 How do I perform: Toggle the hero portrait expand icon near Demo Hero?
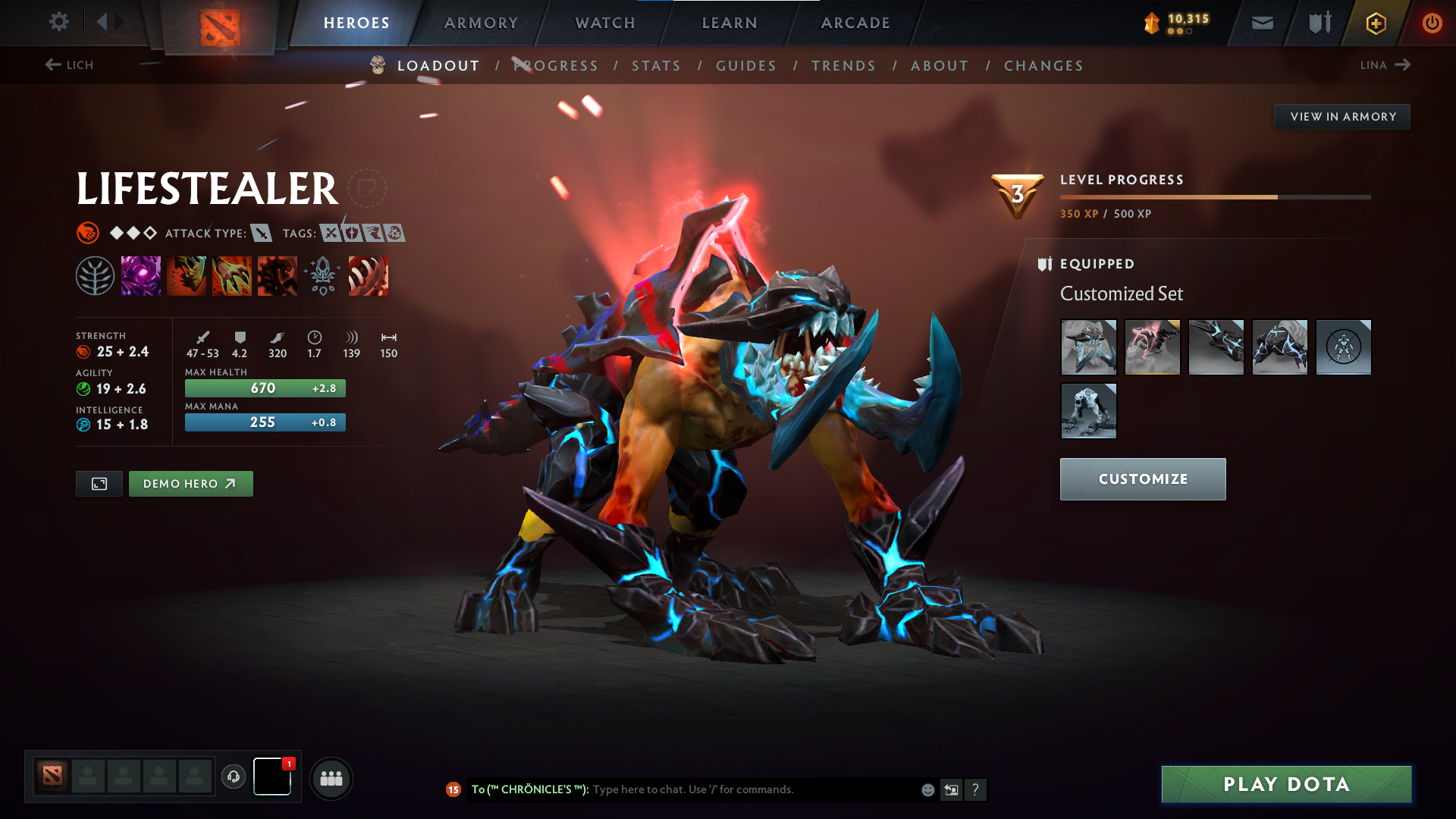point(99,483)
